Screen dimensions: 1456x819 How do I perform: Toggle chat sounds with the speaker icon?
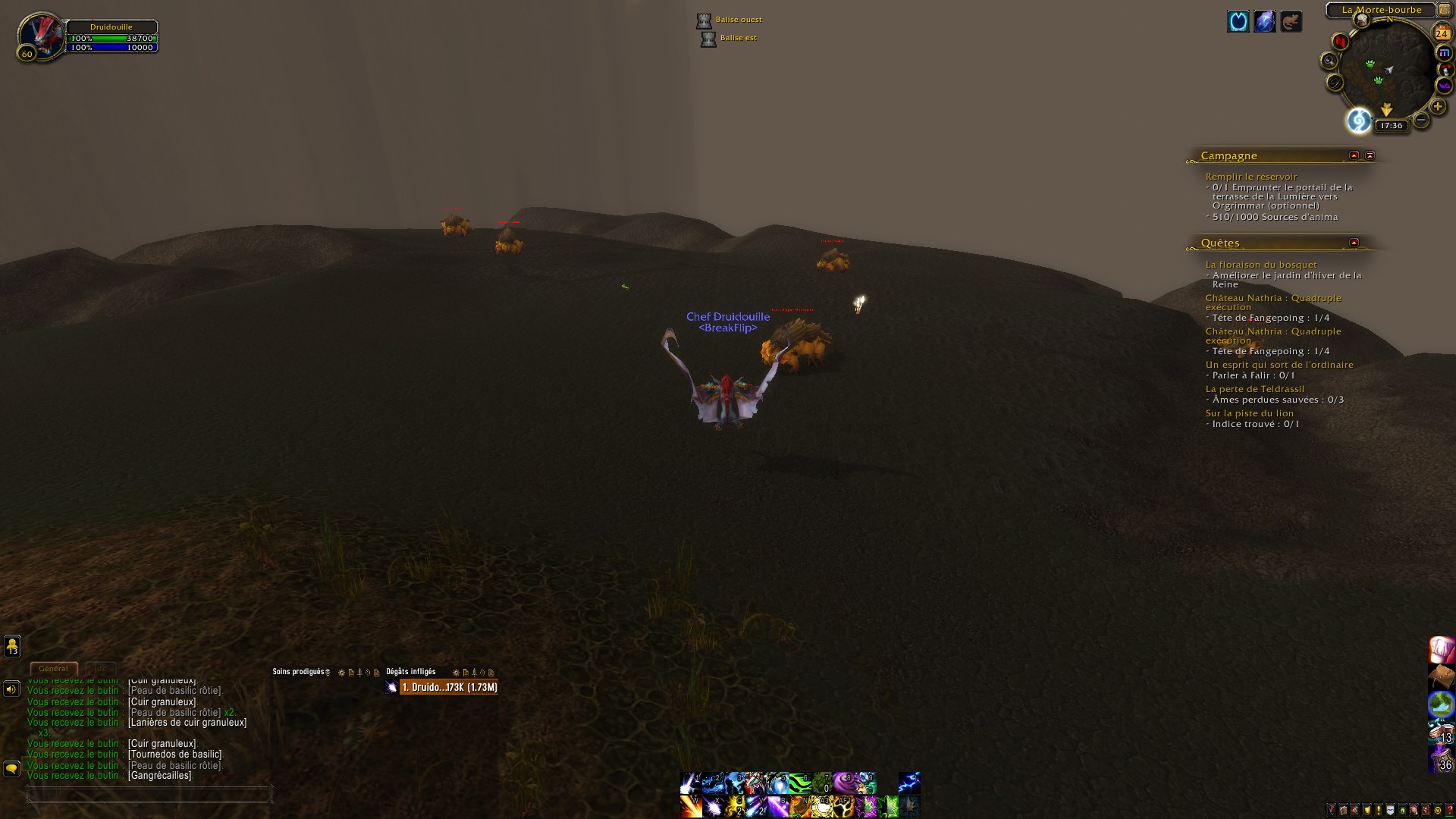11,689
